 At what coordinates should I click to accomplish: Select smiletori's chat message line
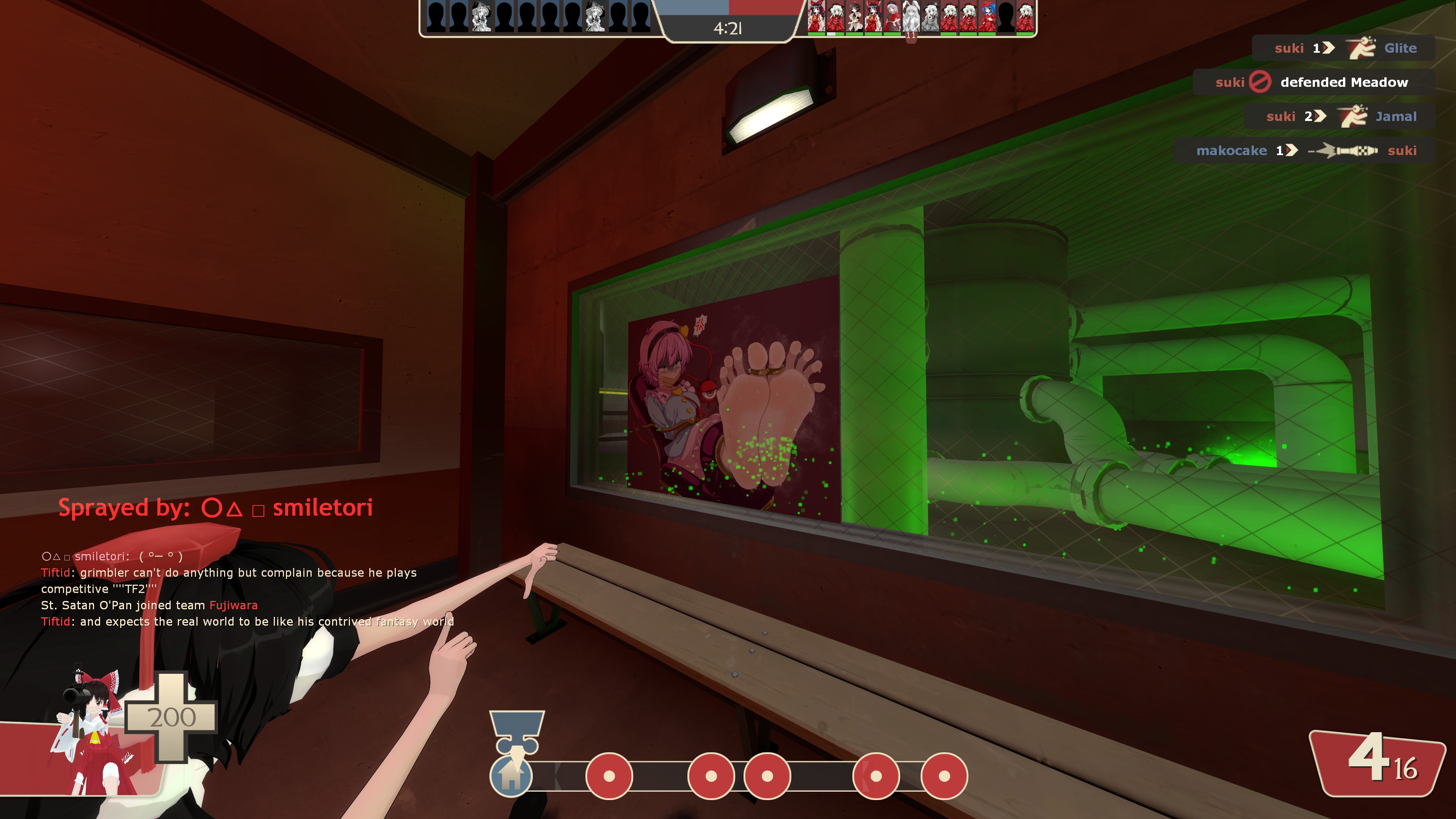(x=112, y=556)
